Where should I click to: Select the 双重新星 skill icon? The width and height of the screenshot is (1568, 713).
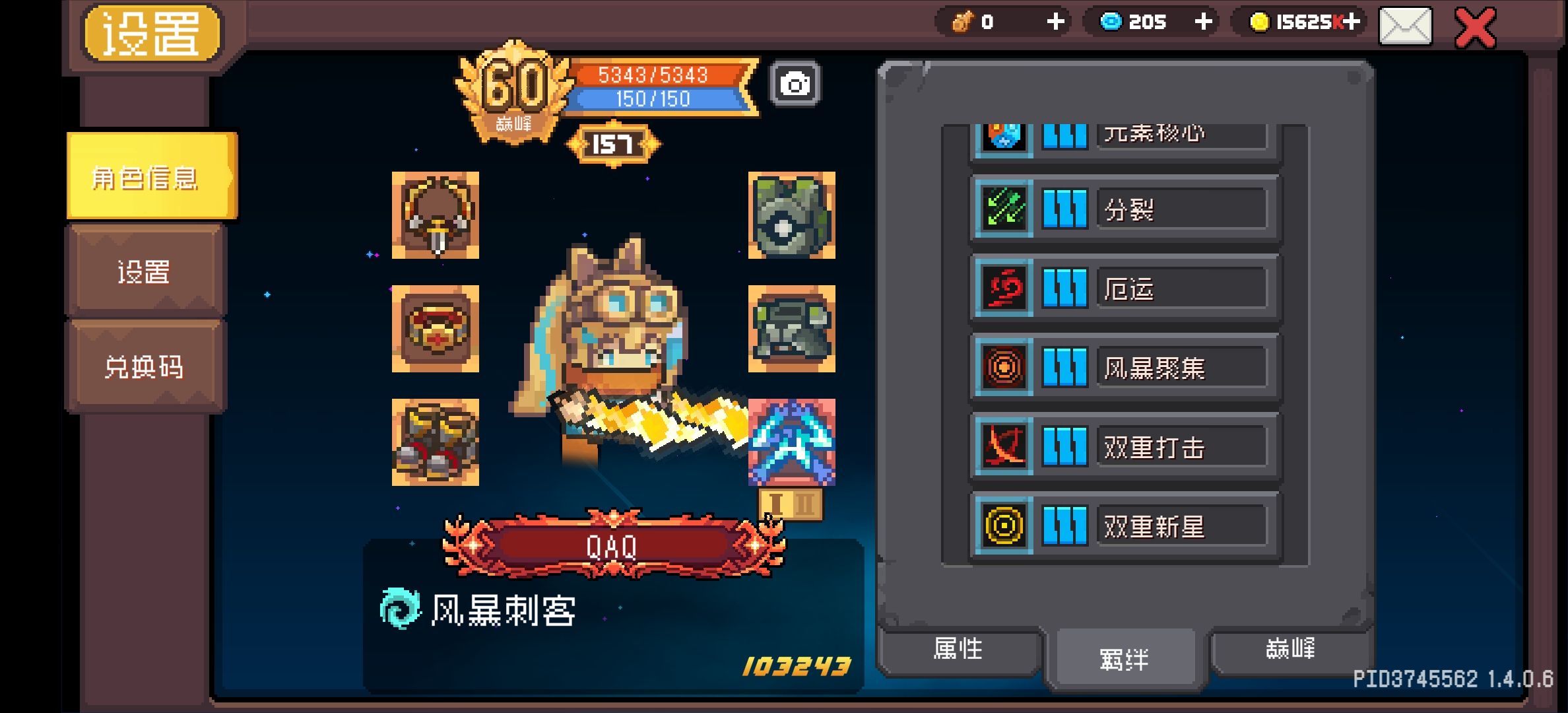[x=1003, y=526]
